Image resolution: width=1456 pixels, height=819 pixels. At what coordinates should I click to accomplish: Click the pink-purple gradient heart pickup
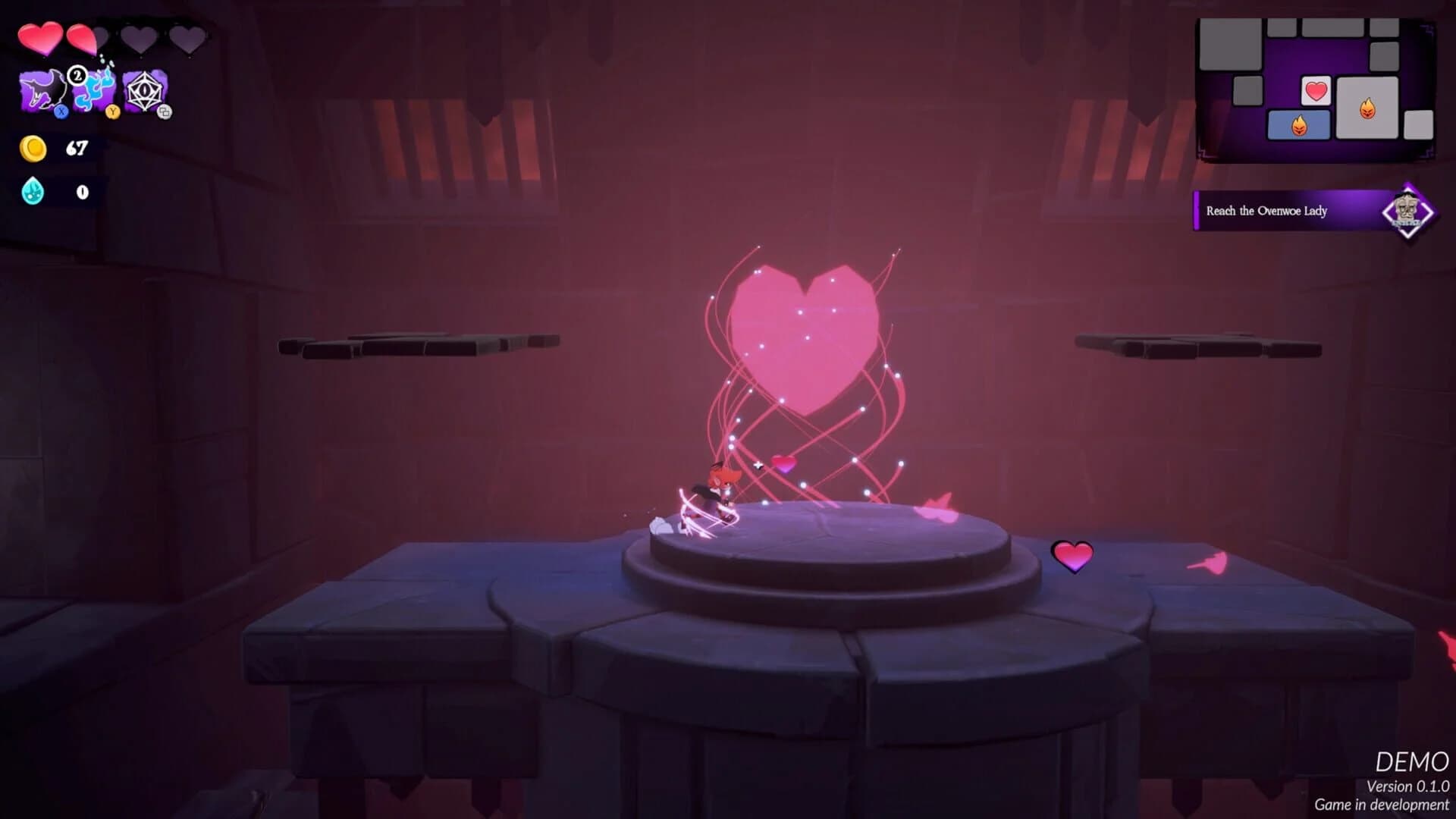[1072, 556]
